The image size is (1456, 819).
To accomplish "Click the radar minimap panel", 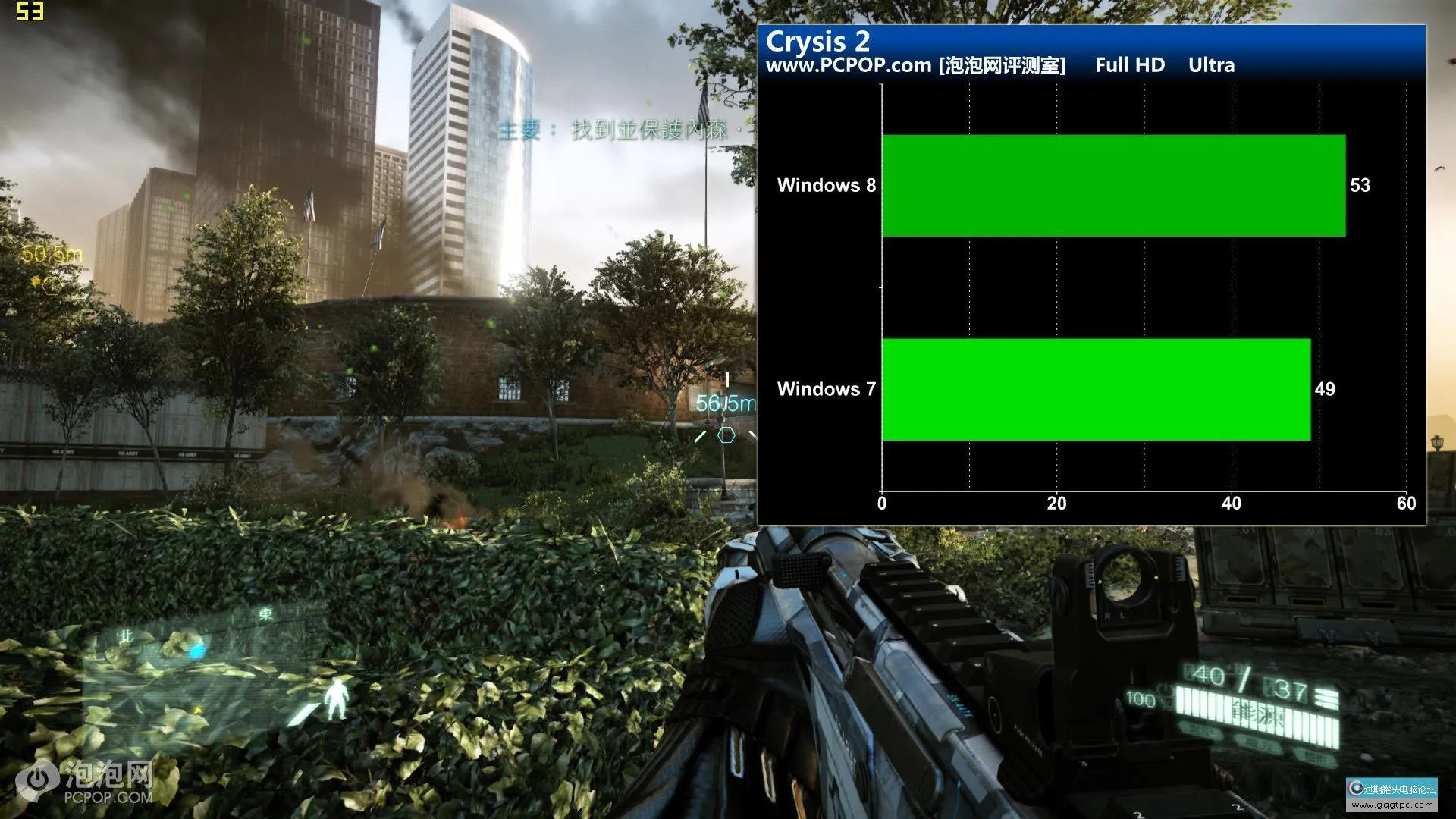I will pyautogui.click(x=205, y=667).
